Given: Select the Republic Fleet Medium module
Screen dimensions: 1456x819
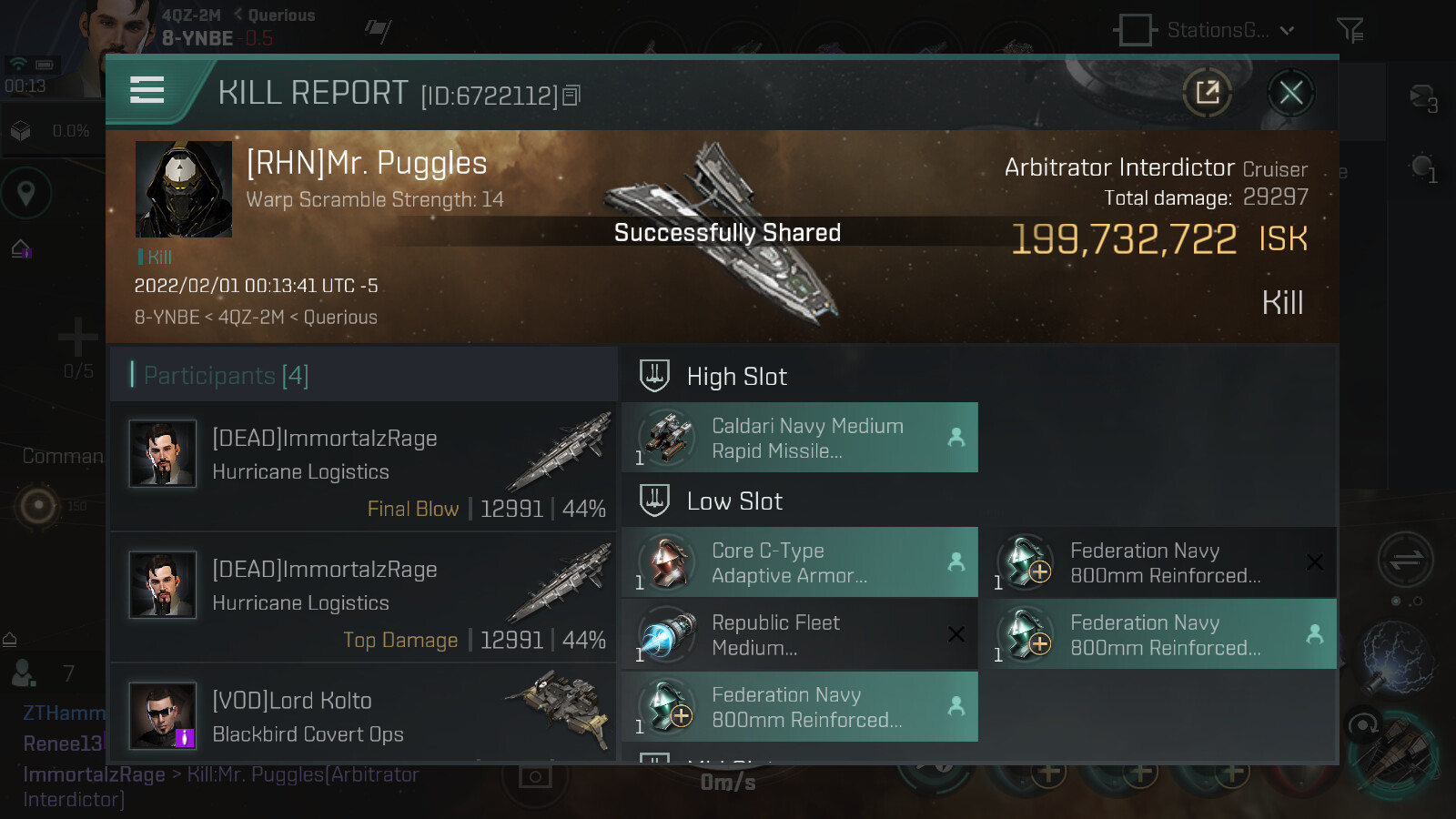Looking at the screenshot, I should click(800, 635).
